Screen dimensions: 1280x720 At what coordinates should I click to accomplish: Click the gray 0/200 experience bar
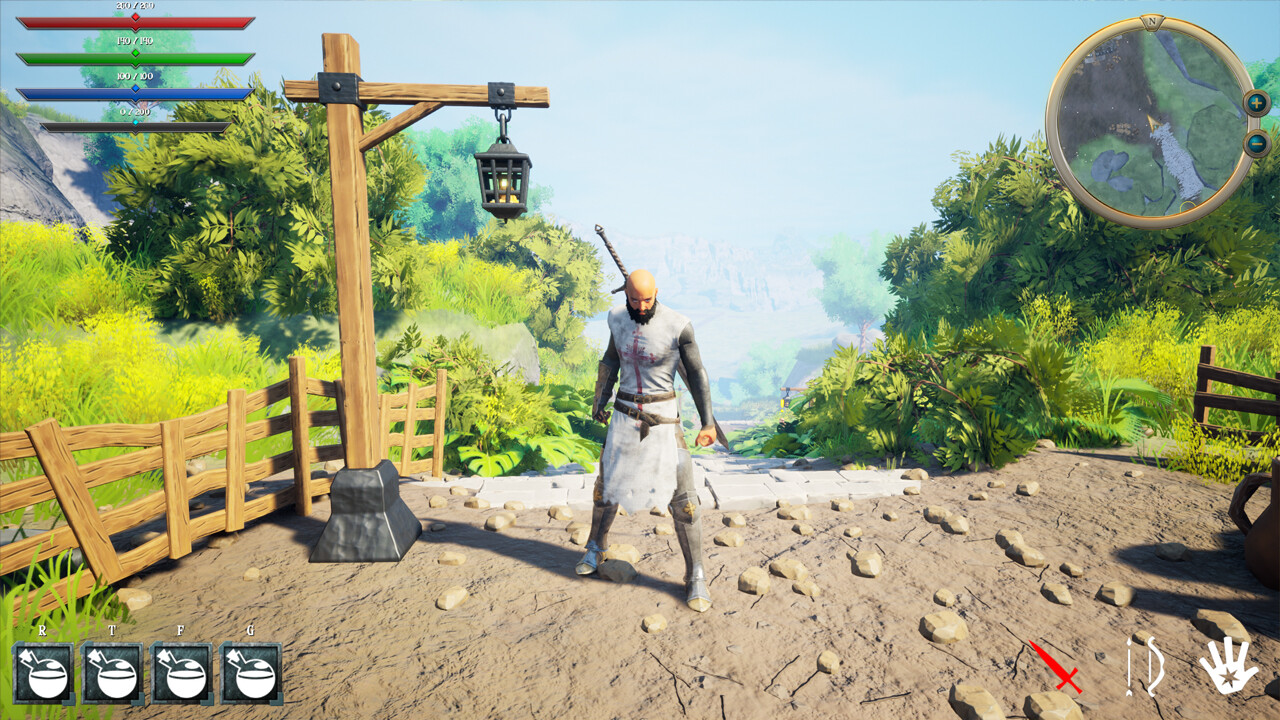click(x=135, y=128)
